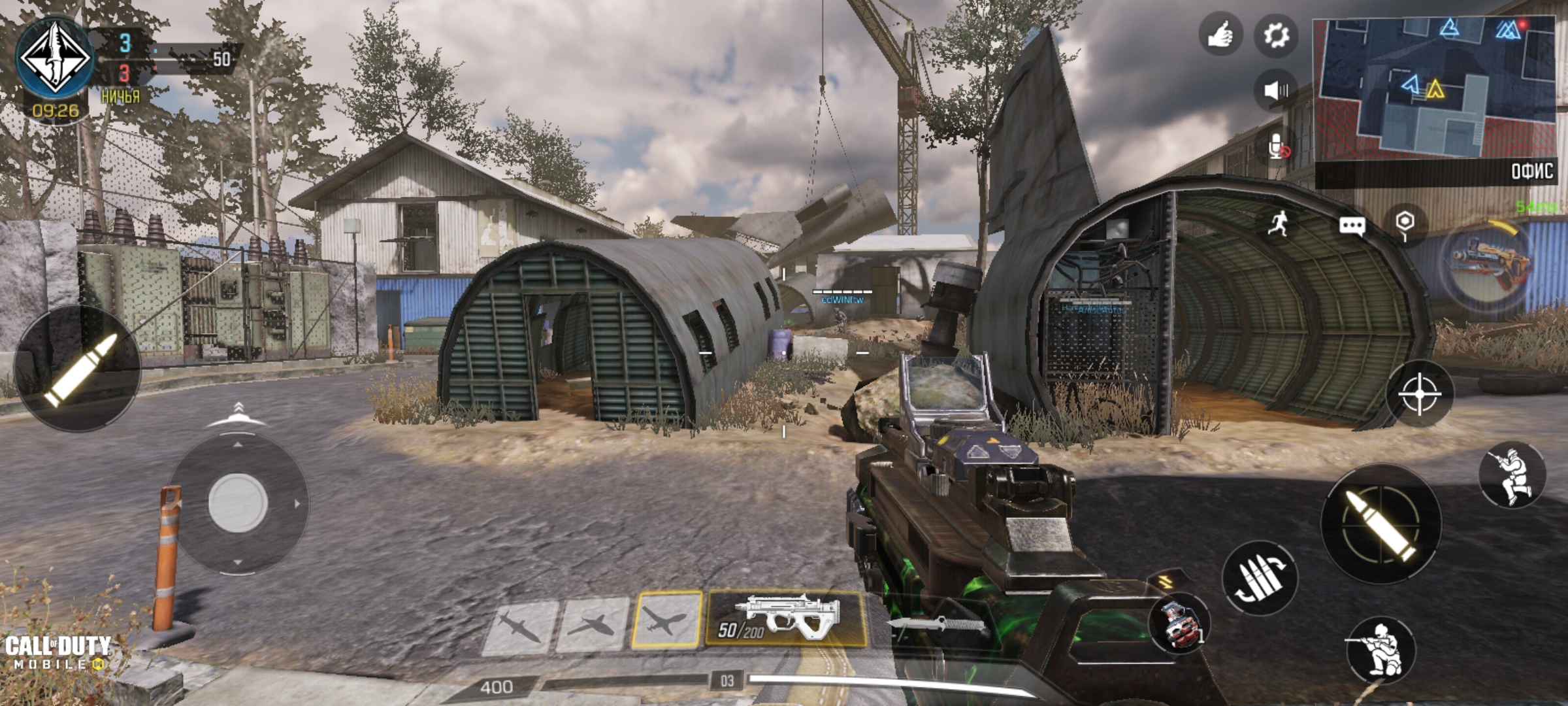The image size is (1568, 706).
Task: Tap the kneeling soldier crouch button
Action: pyautogui.click(x=1379, y=650)
